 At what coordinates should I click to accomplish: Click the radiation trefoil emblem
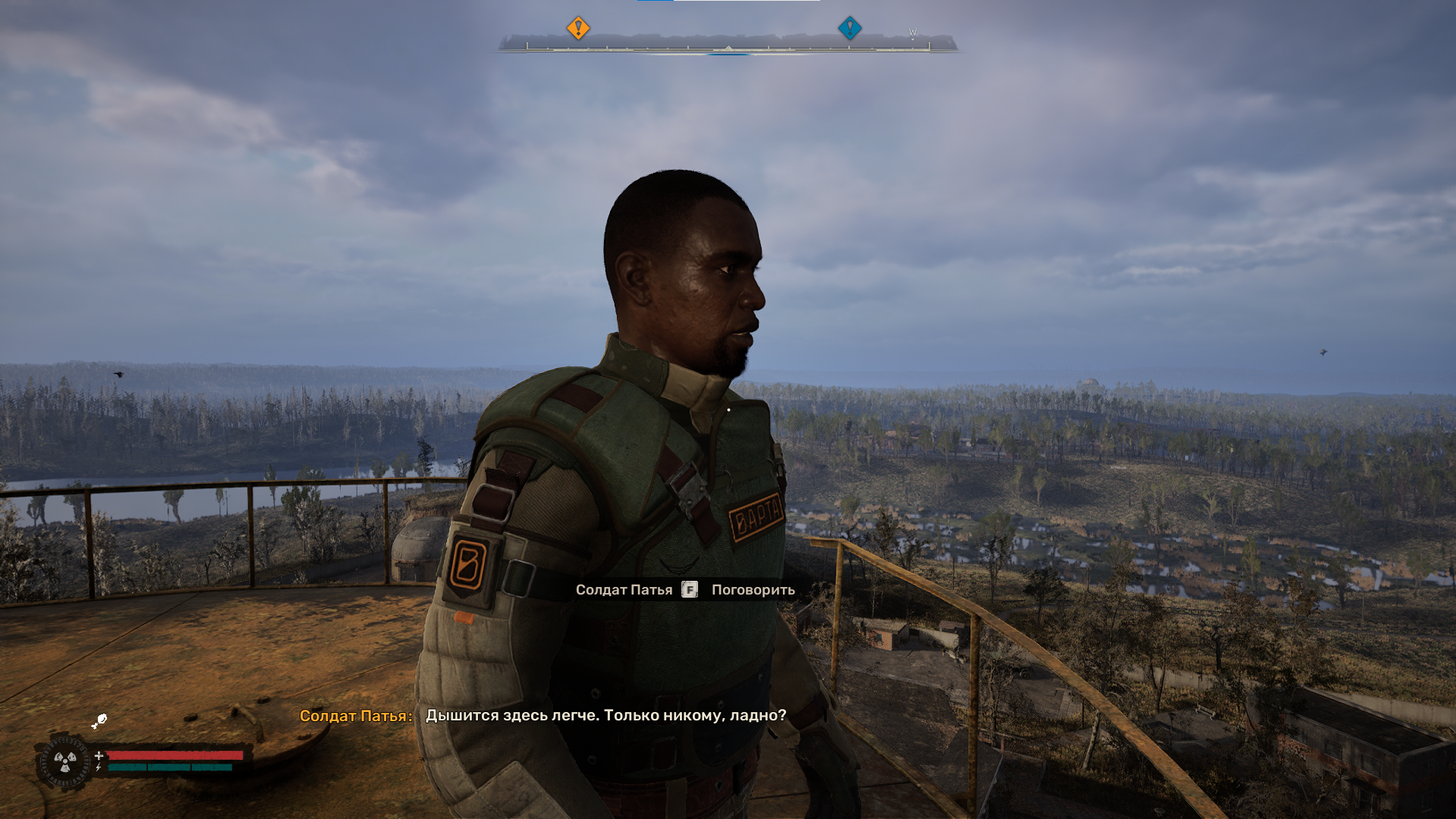pos(65,761)
